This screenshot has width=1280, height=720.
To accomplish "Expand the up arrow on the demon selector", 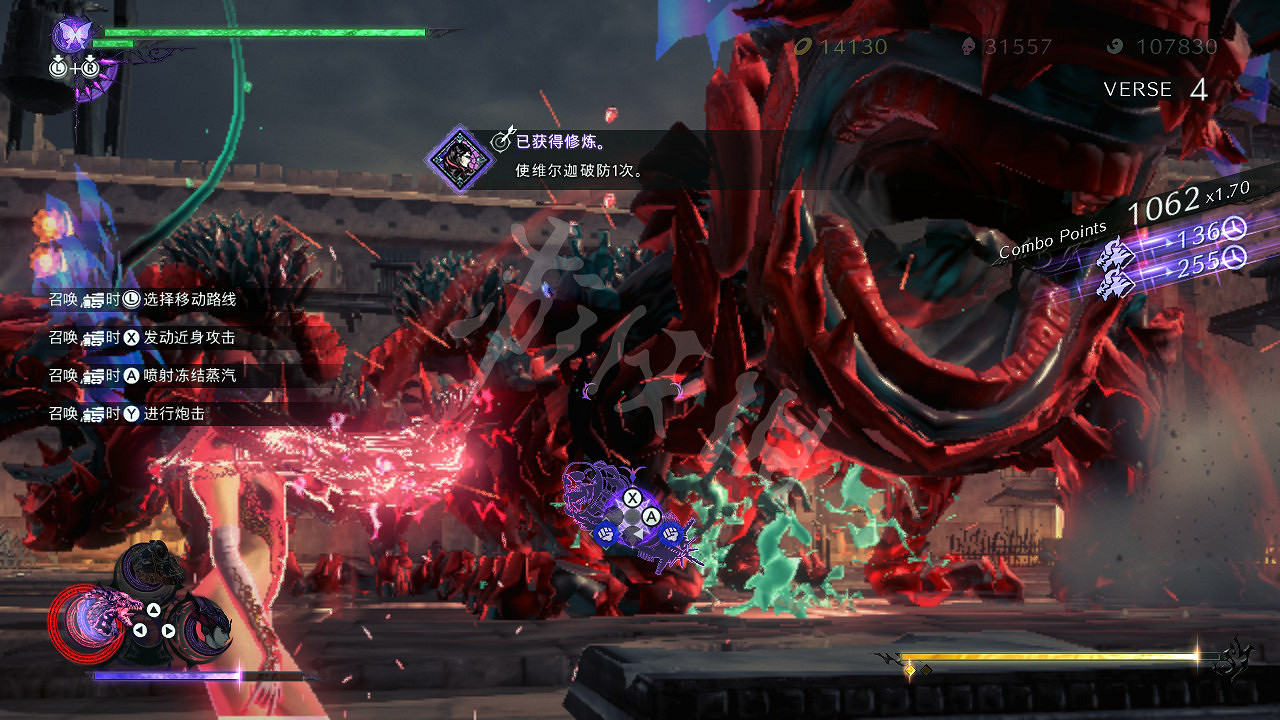I will (x=153, y=609).
